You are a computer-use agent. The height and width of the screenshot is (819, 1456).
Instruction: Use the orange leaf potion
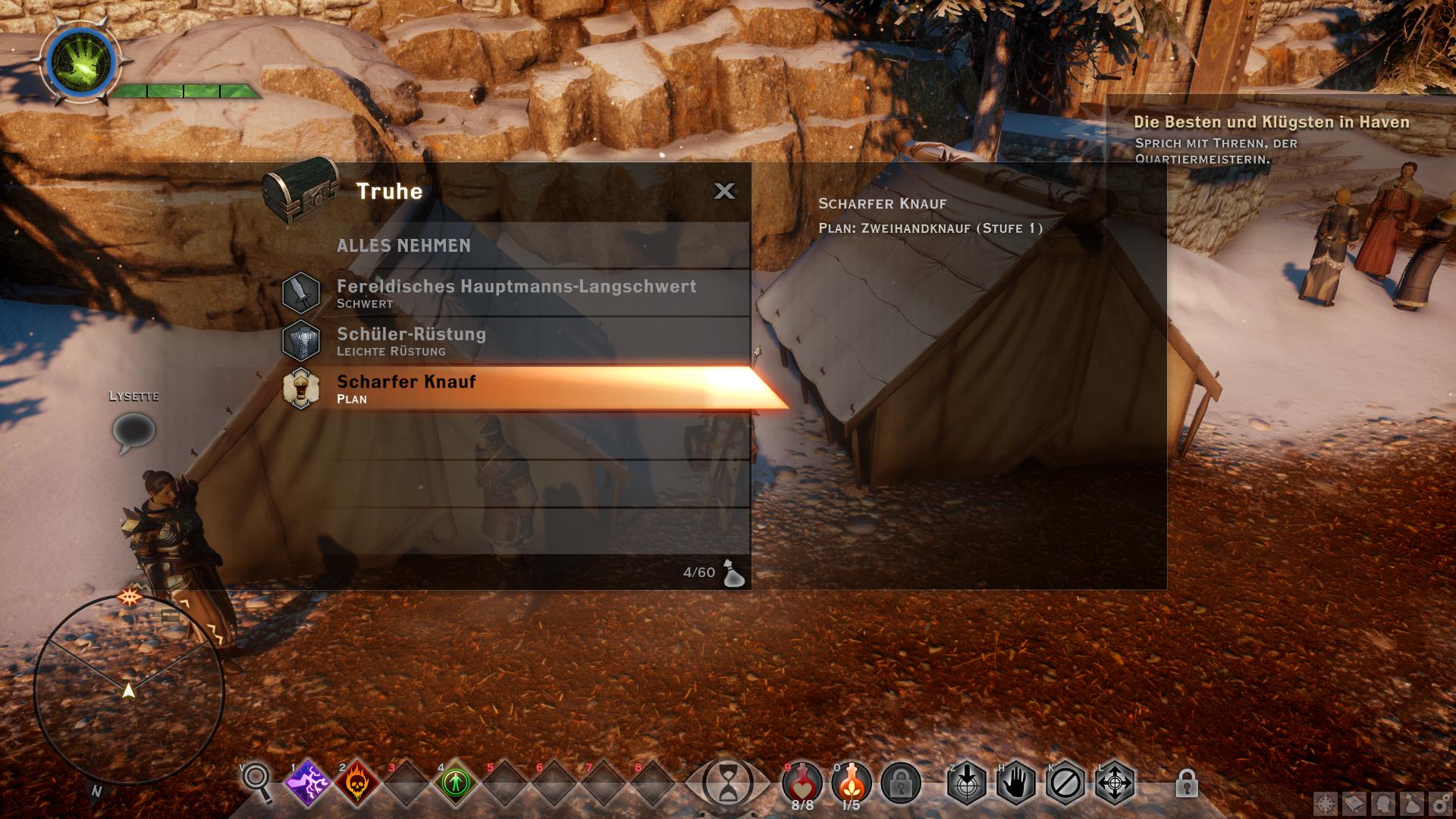[852, 781]
